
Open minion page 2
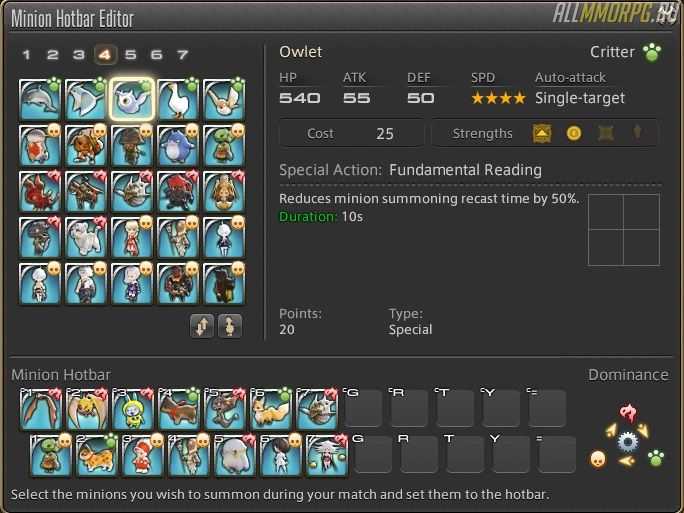point(52,55)
